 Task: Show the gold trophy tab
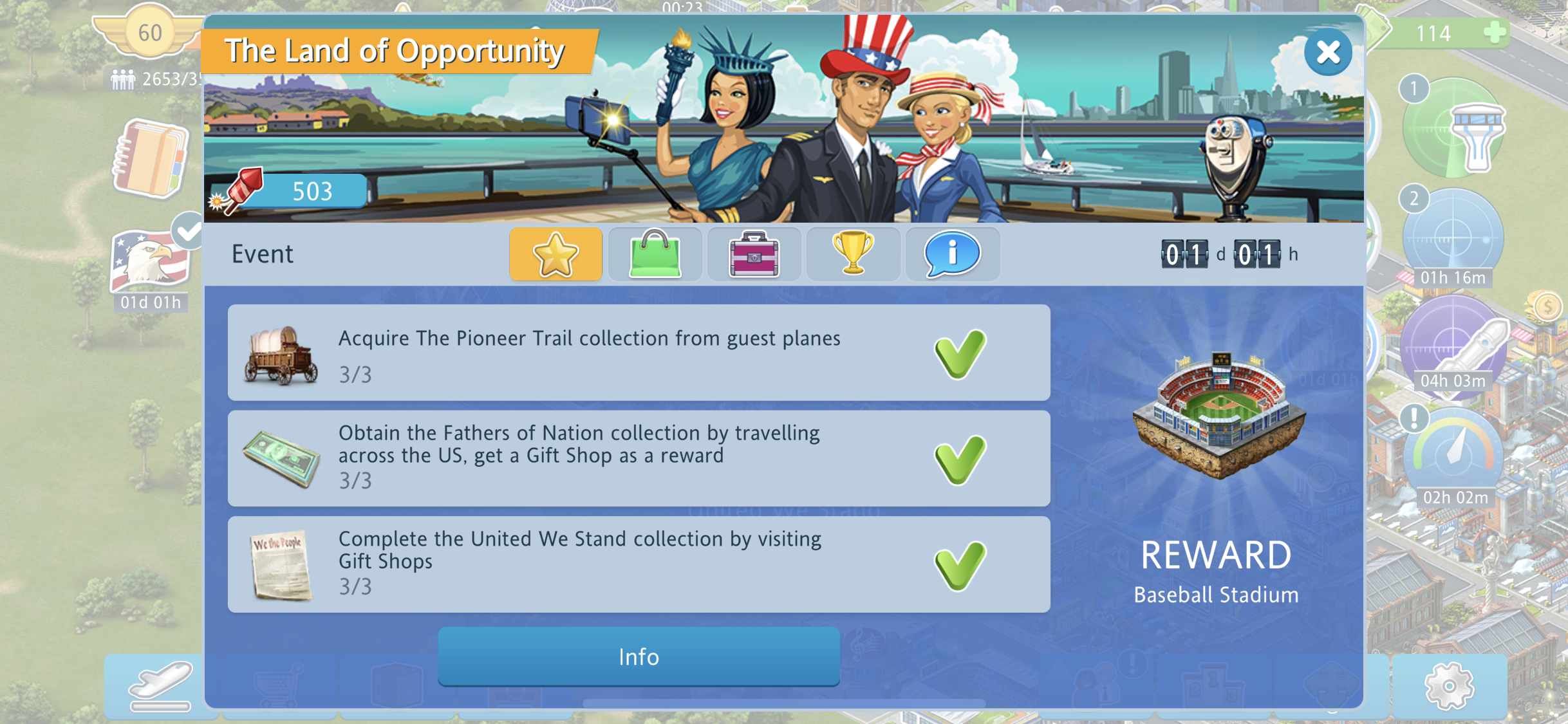tap(853, 254)
